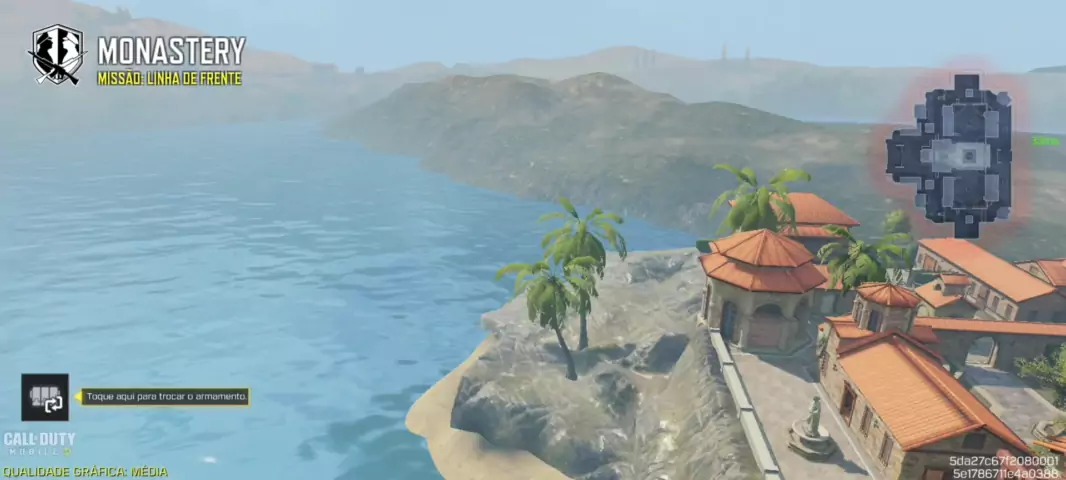Tap the loadout swap icon

(45, 397)
